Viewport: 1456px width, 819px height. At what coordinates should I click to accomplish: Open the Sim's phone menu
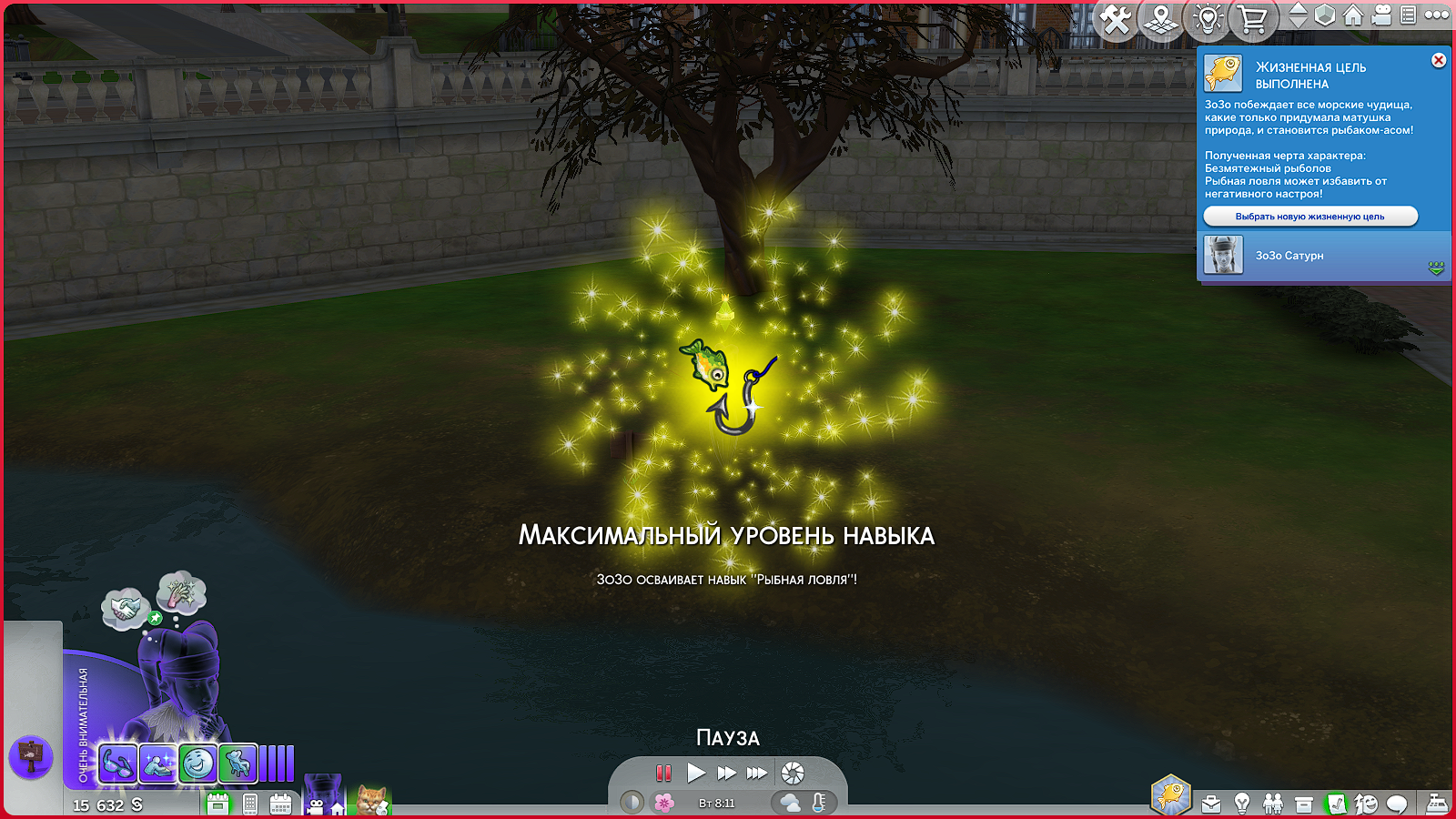[249, 804]
